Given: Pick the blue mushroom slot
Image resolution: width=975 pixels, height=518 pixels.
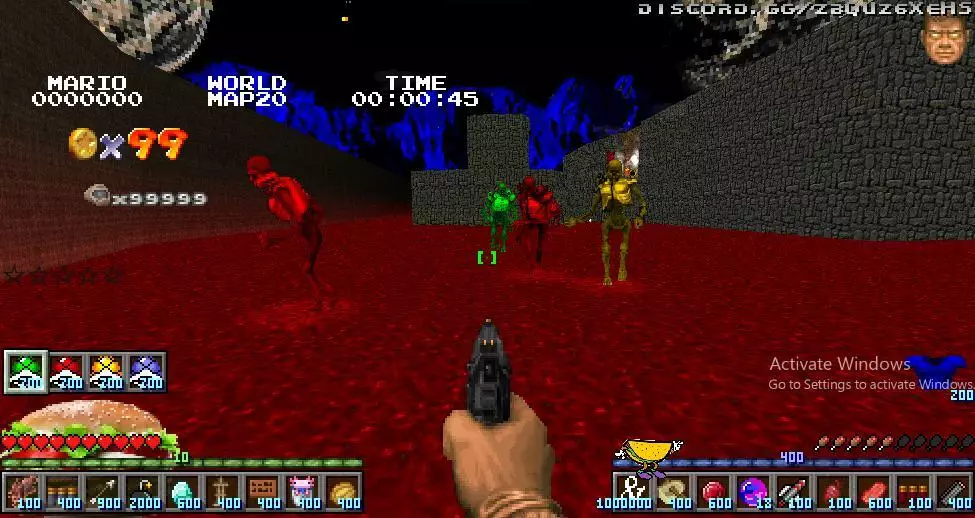Looking at the screenshot, I should [146, 371].
